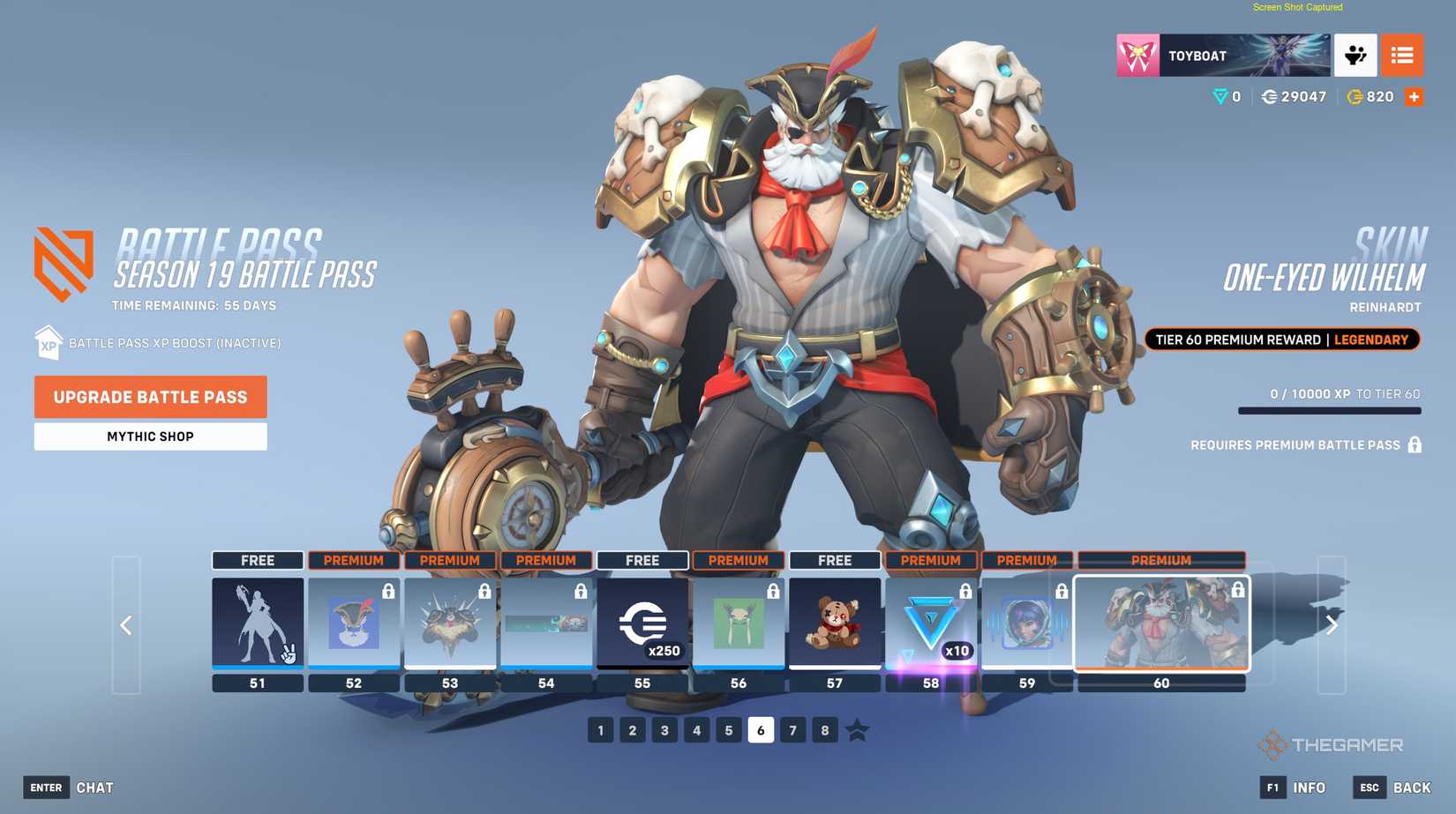The image size is (1456, 814).
Task: Add coins with the orange plus button
Action: [1414, 97]
